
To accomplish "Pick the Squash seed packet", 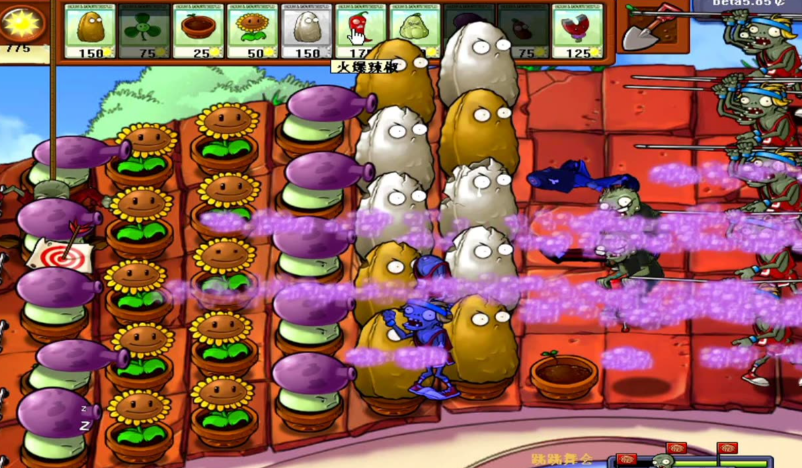I will 414,30.
